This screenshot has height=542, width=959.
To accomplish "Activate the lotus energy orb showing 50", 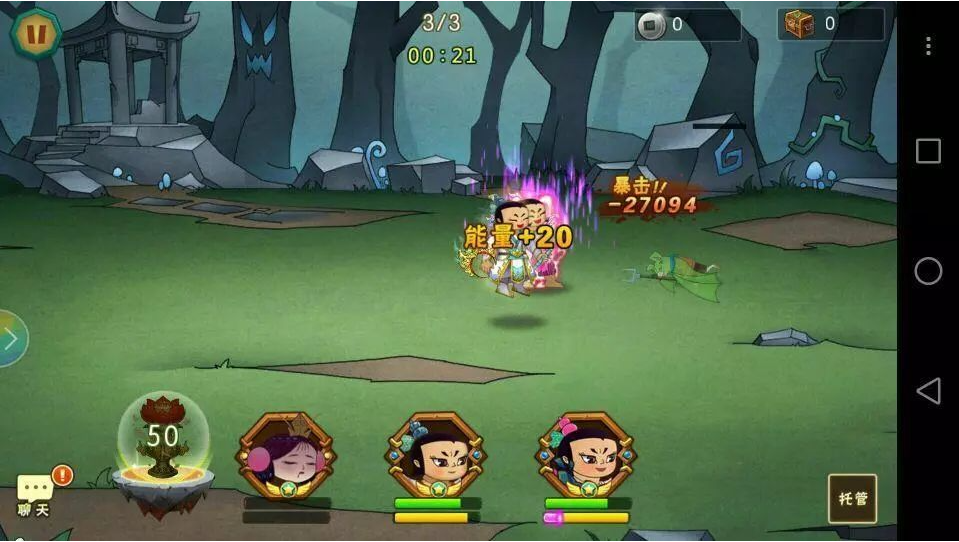I will pos(162,440).
